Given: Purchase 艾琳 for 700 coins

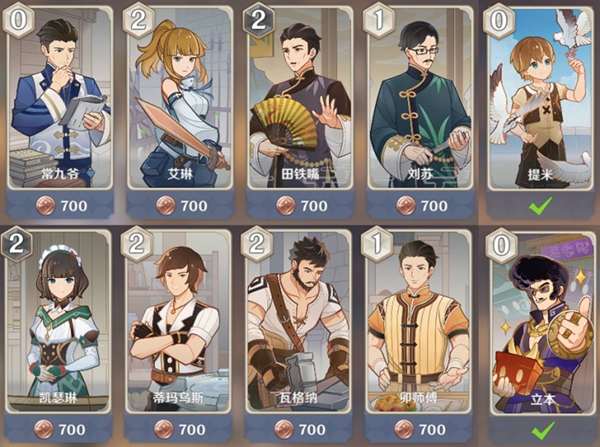Looking at the screenshot, I should click(x=181, y=205).
